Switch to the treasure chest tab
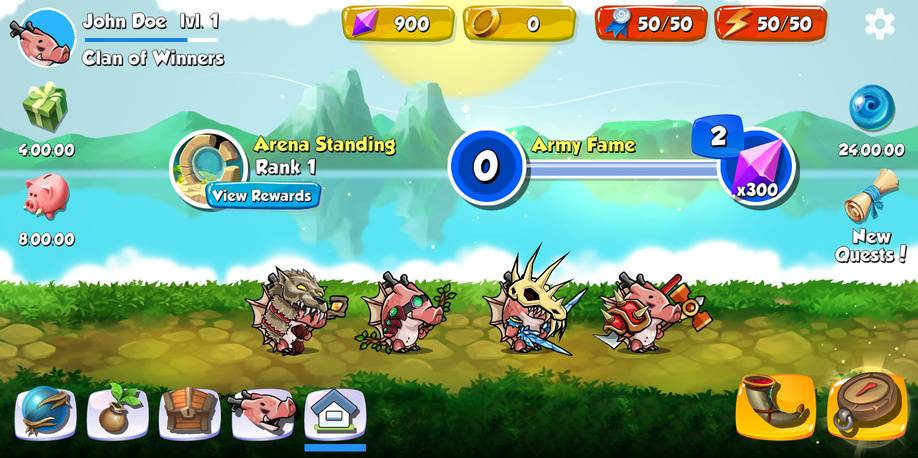The height and width of the screenshot is (458, 918). [x=190, y=412]
